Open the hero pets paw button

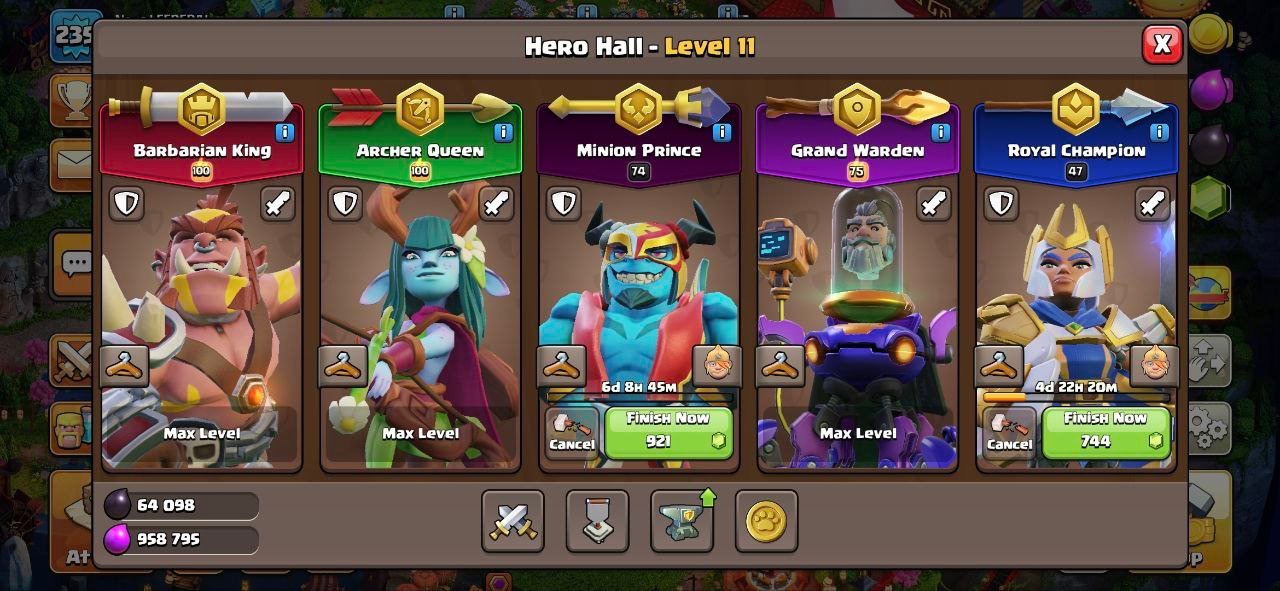point(766,521)
